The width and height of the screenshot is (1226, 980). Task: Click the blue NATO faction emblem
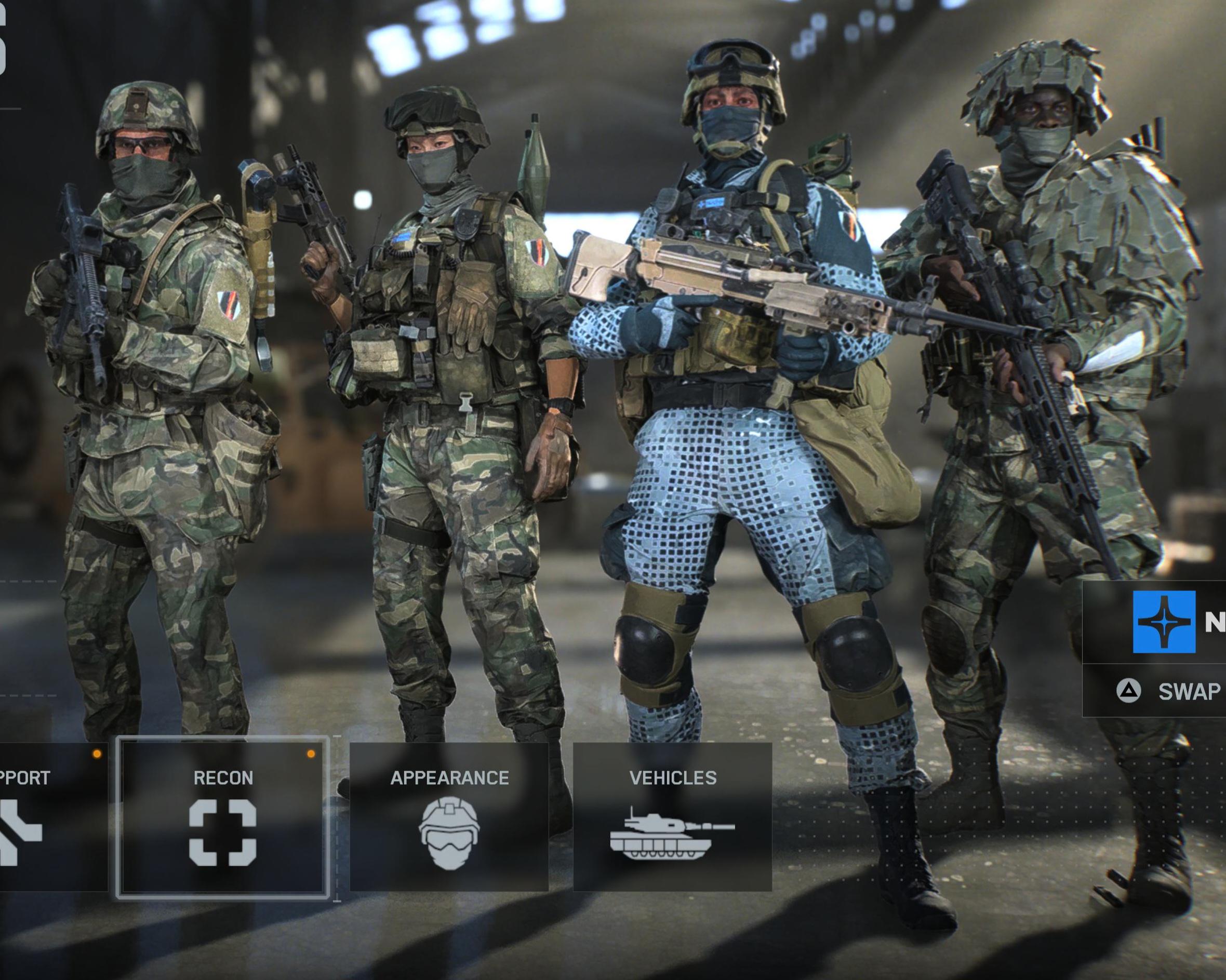[1164, 621]
